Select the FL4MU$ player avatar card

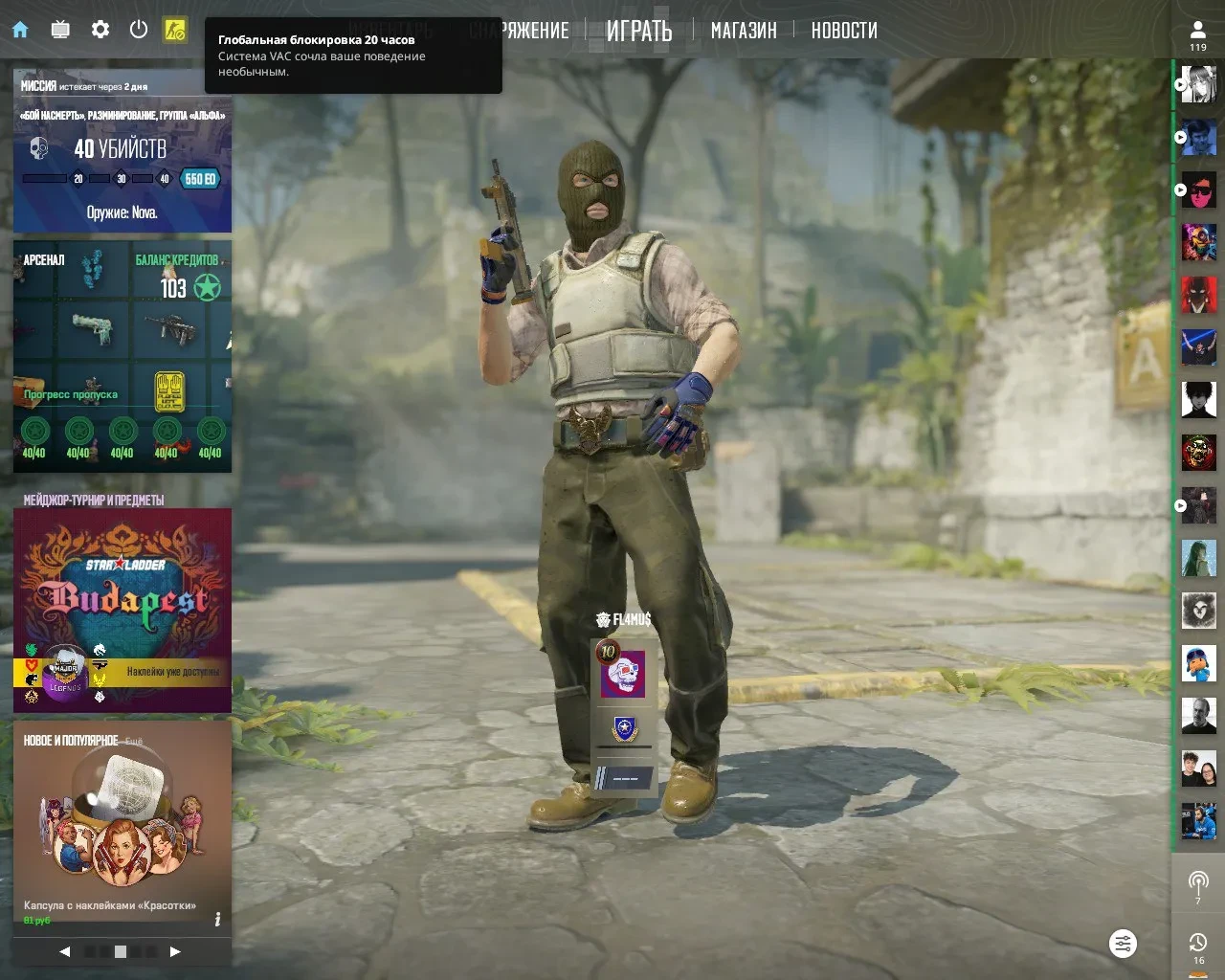[623, 674]
